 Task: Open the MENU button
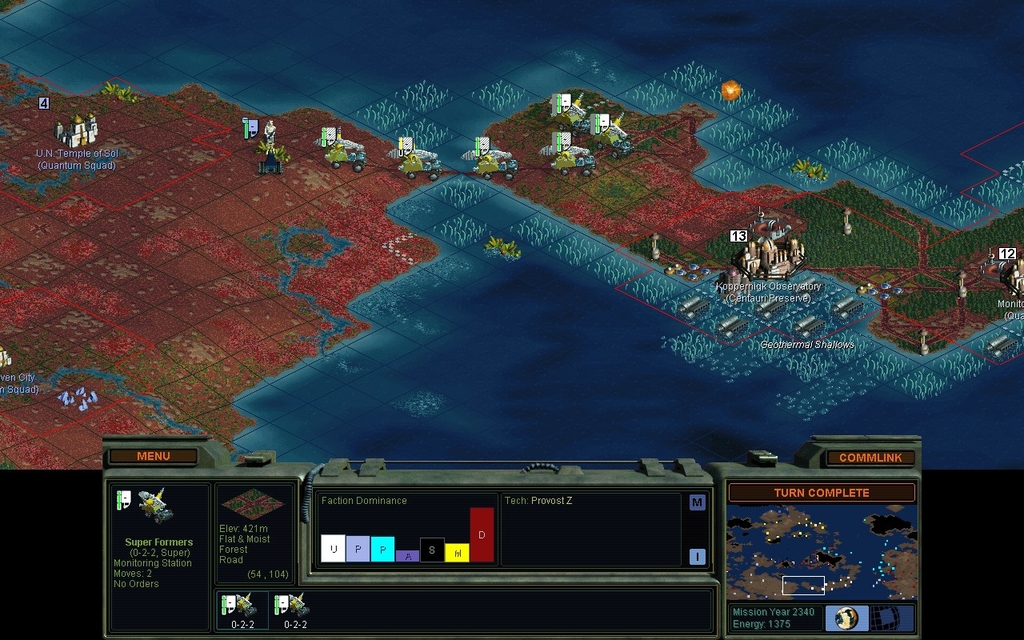pos(153,457)
